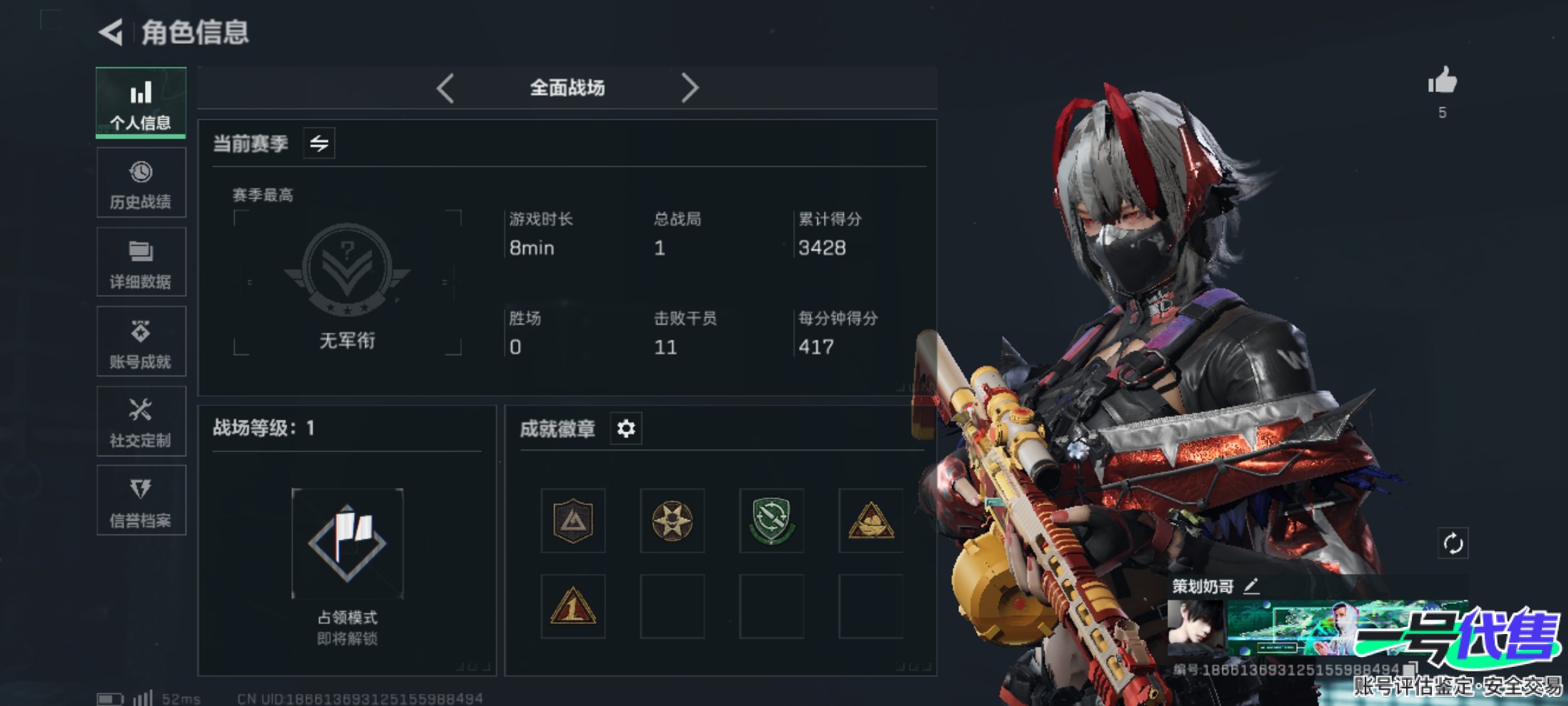Switch to previous game mode with left arrow
Image resolution: width=1568 pixels, height=706 pixels.
446,88
